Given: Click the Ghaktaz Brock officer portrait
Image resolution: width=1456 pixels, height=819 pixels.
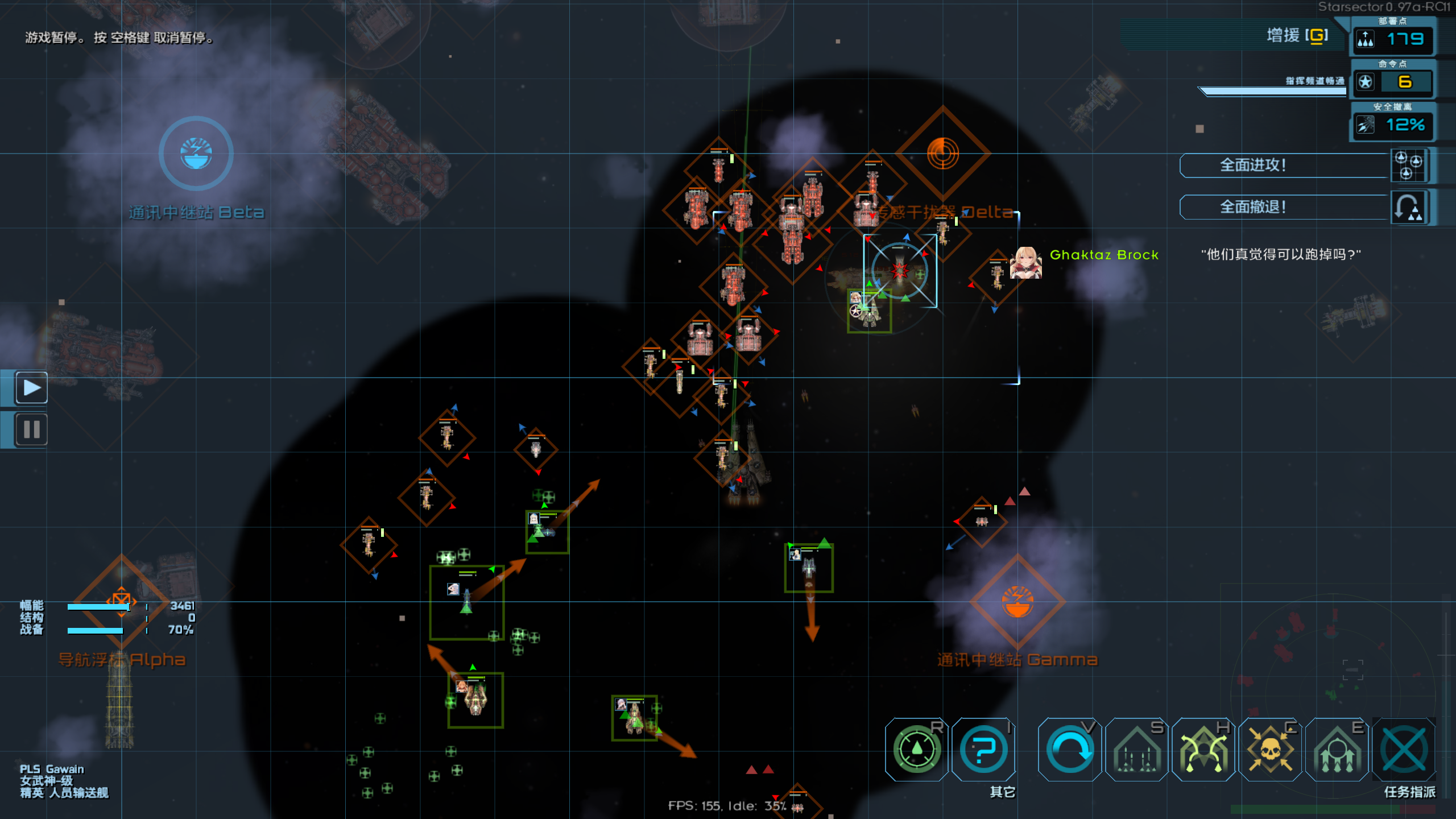Looking at the screenshot, I should (1025, 262).
